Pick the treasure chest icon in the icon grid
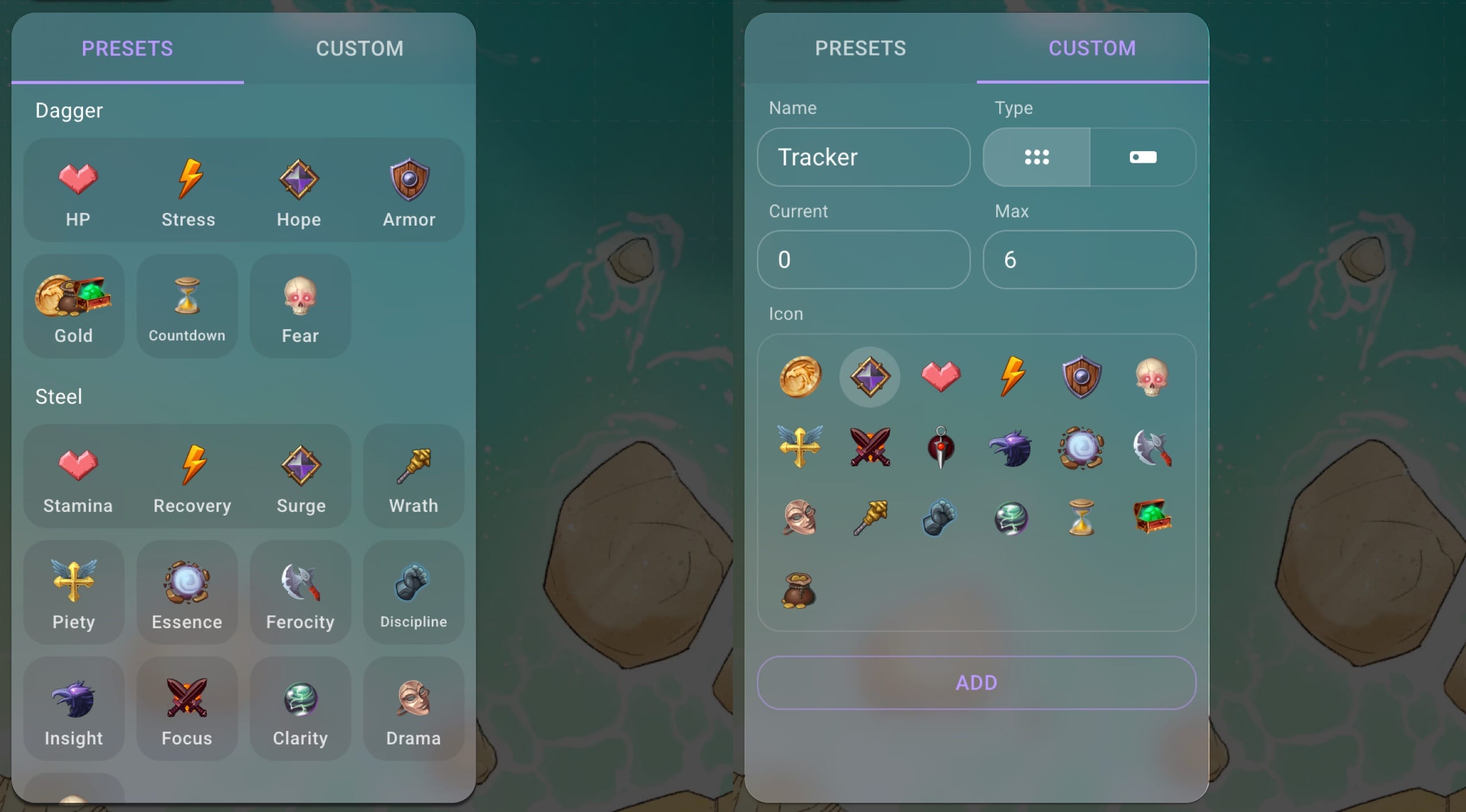This screenshot has height=812, width=1466. click(x=1151, y=517)
